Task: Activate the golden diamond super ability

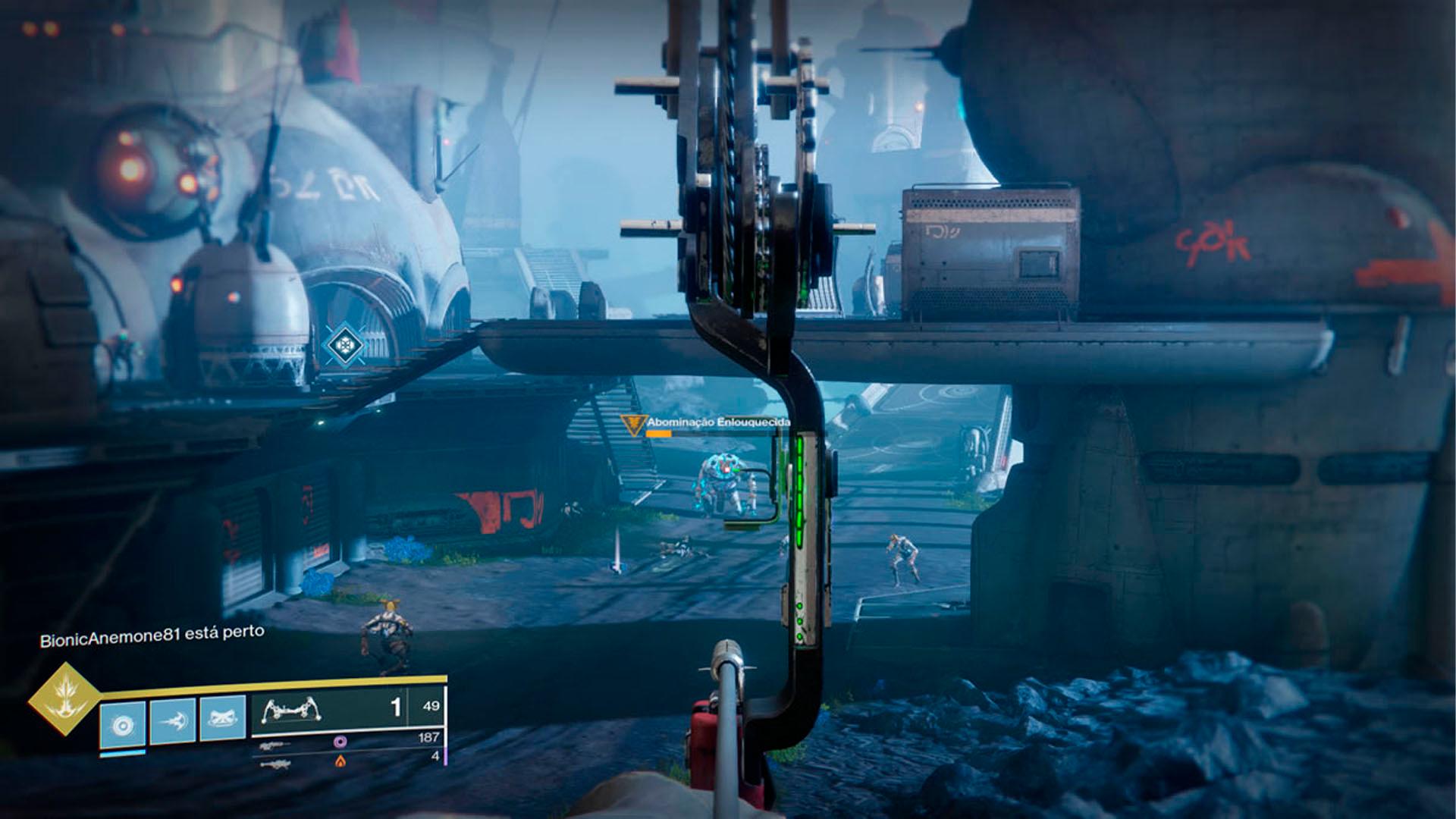Action: coord(64,699)
